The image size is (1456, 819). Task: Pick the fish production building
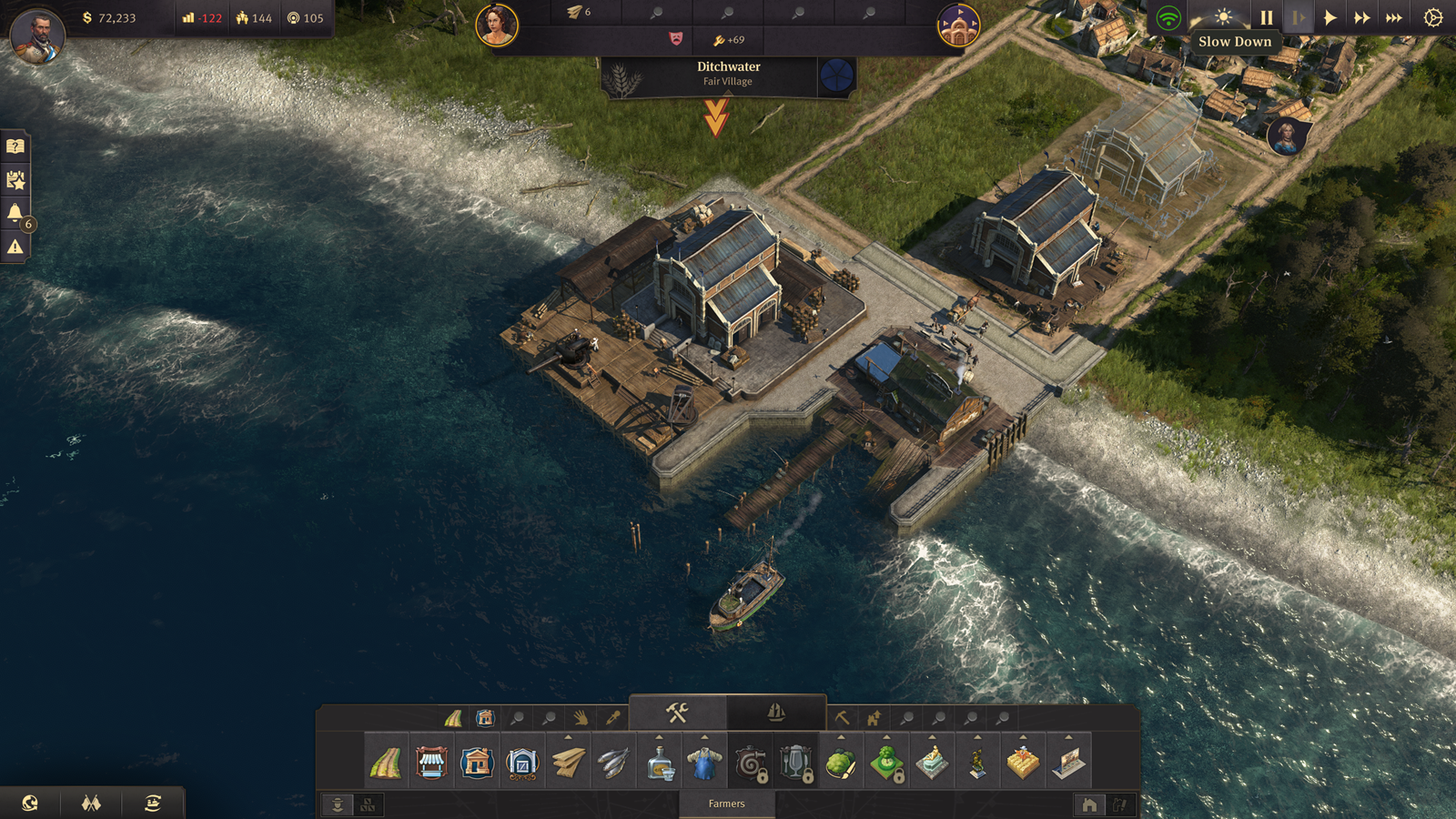tap(613, 763)
